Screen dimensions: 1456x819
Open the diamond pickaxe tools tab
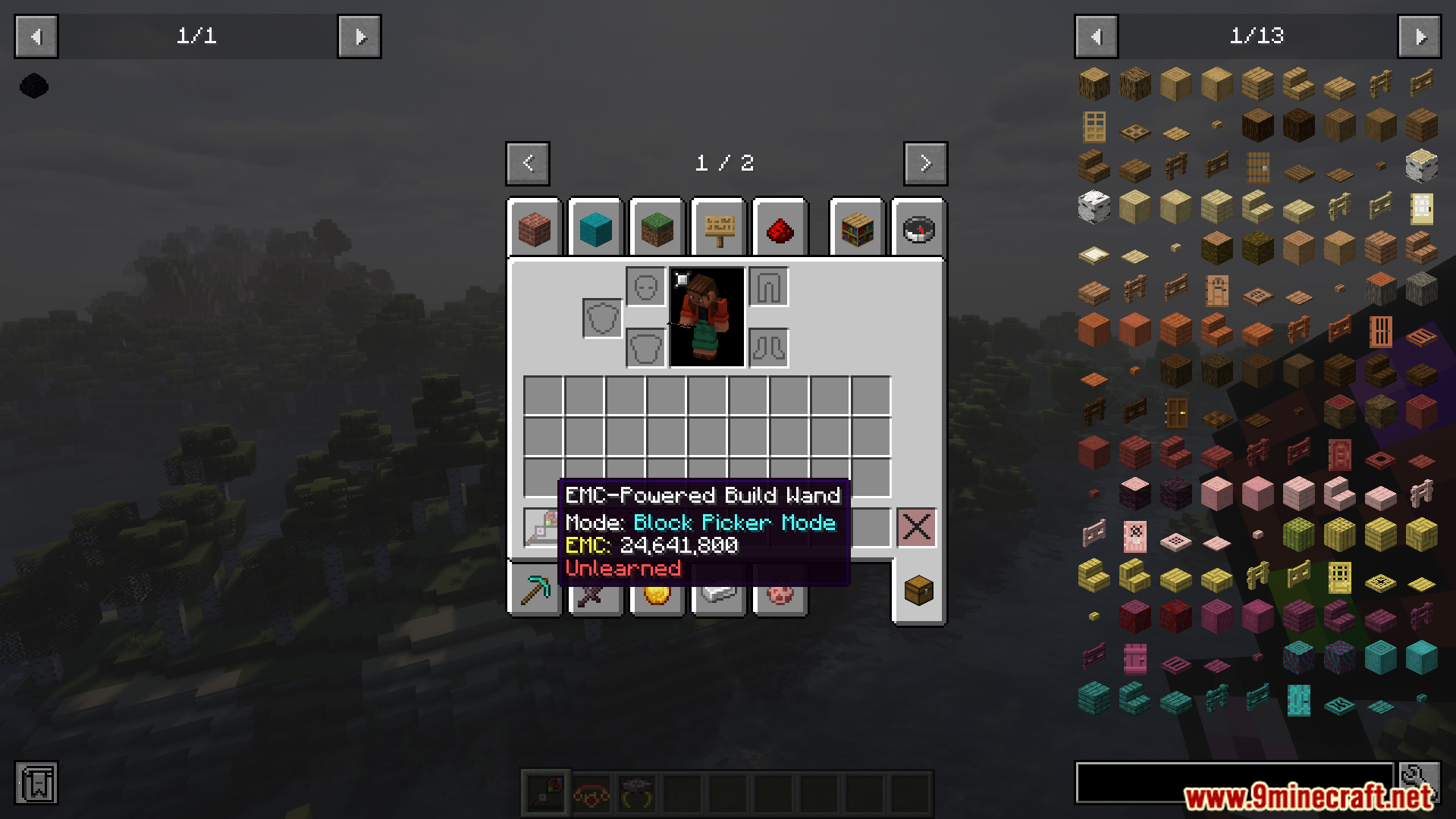(x=535, y=591)
